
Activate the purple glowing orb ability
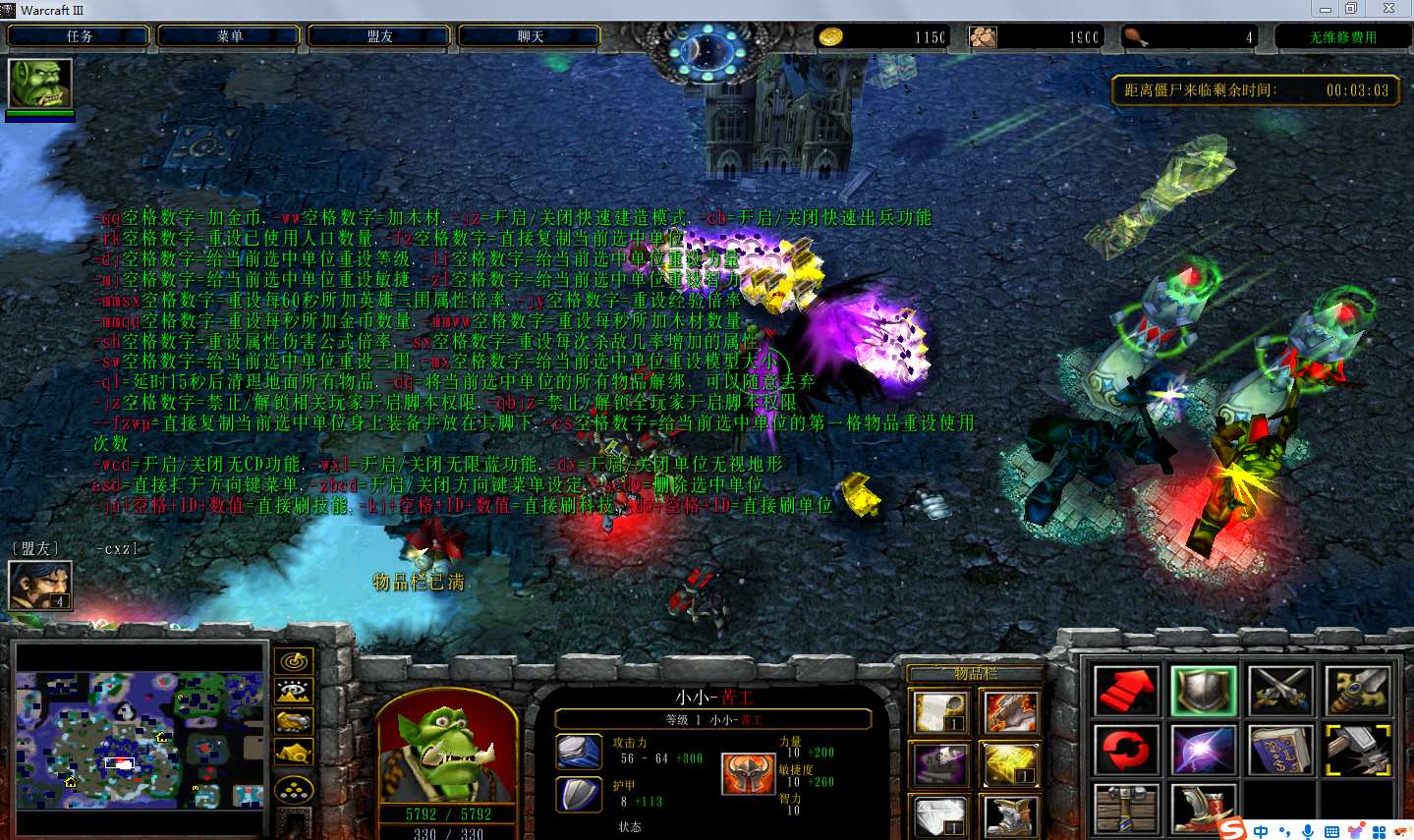coord(1204,752)
